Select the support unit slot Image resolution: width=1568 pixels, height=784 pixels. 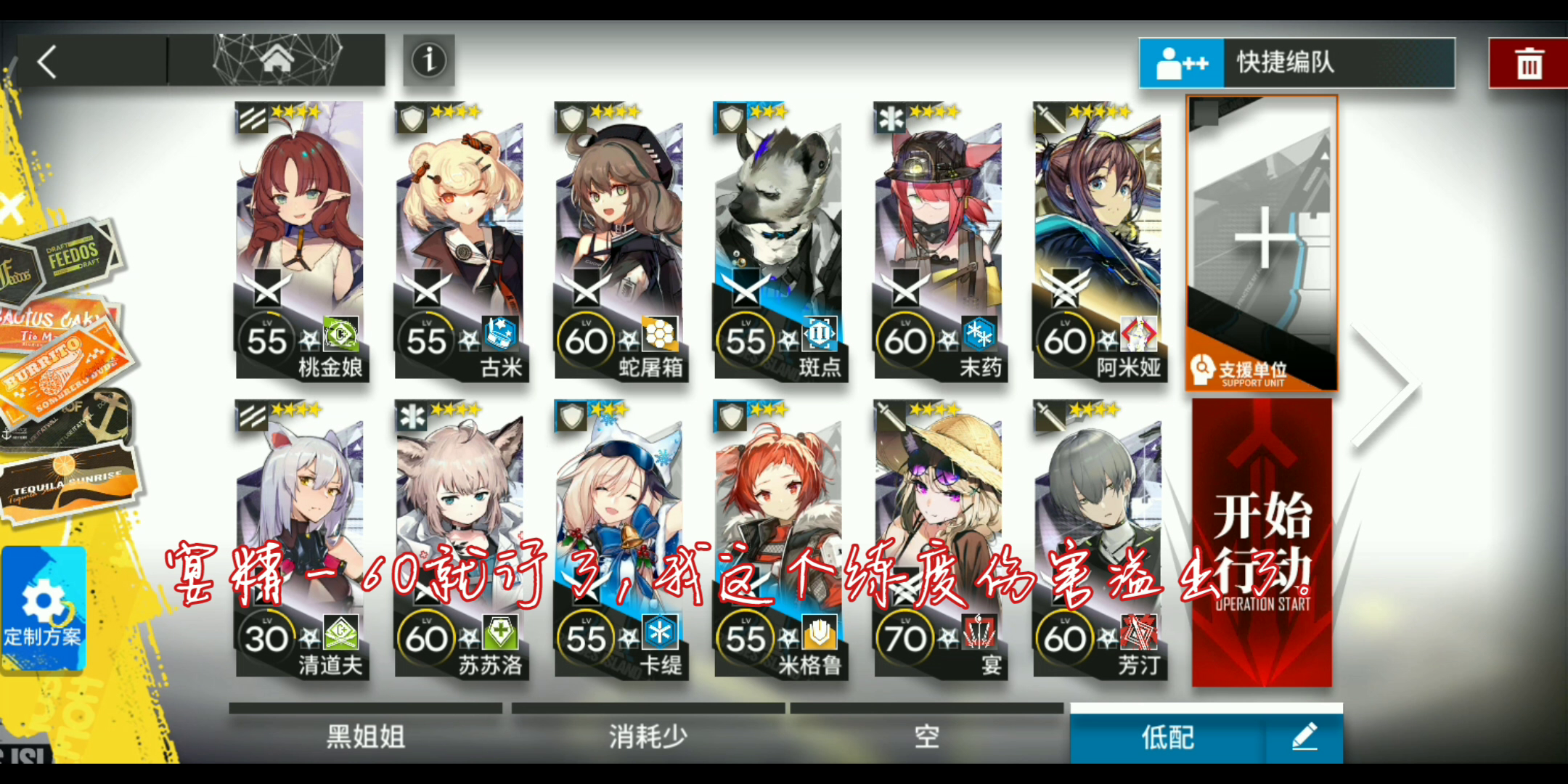point(1261,247)
